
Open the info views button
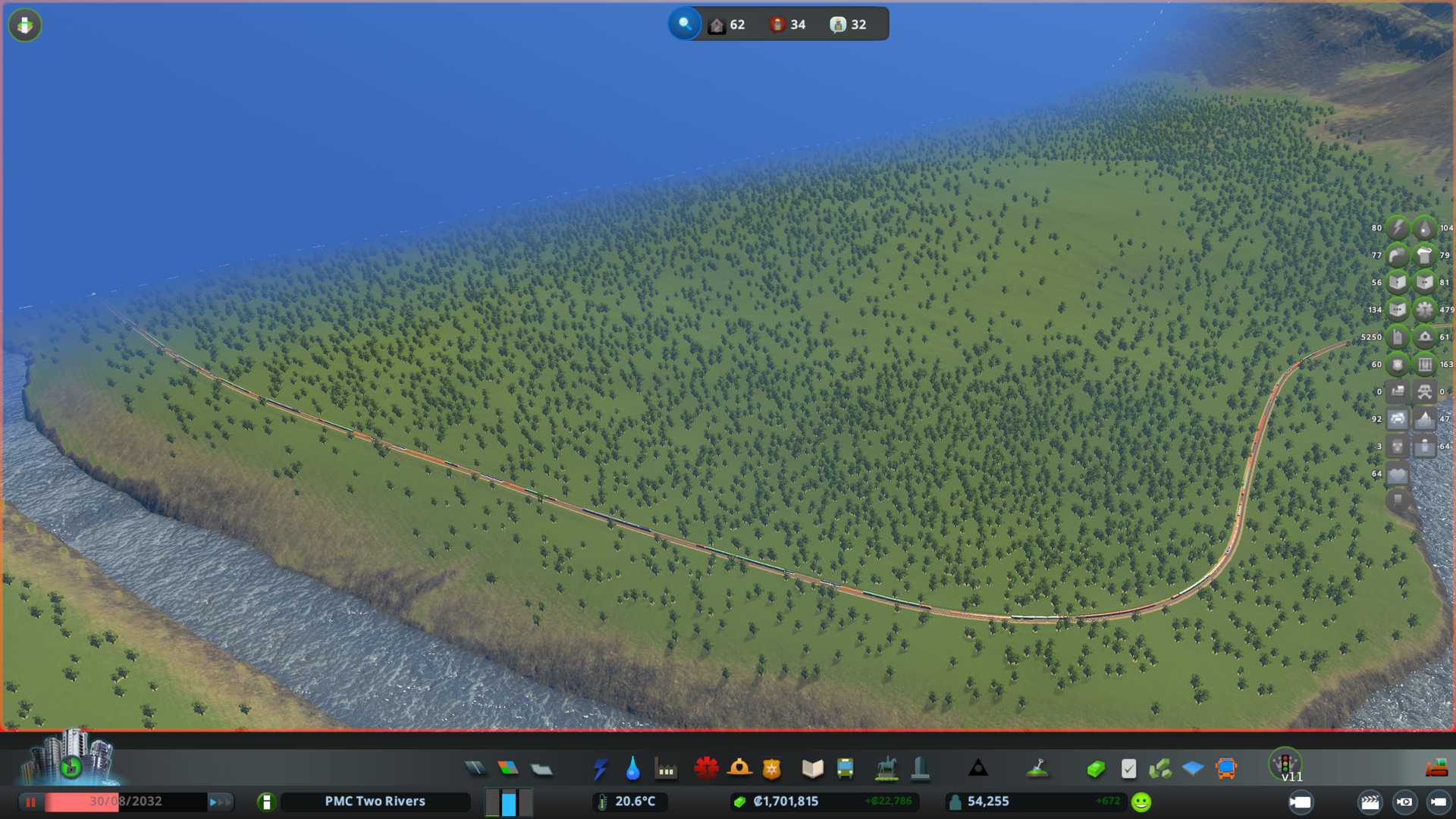[25, 26]
